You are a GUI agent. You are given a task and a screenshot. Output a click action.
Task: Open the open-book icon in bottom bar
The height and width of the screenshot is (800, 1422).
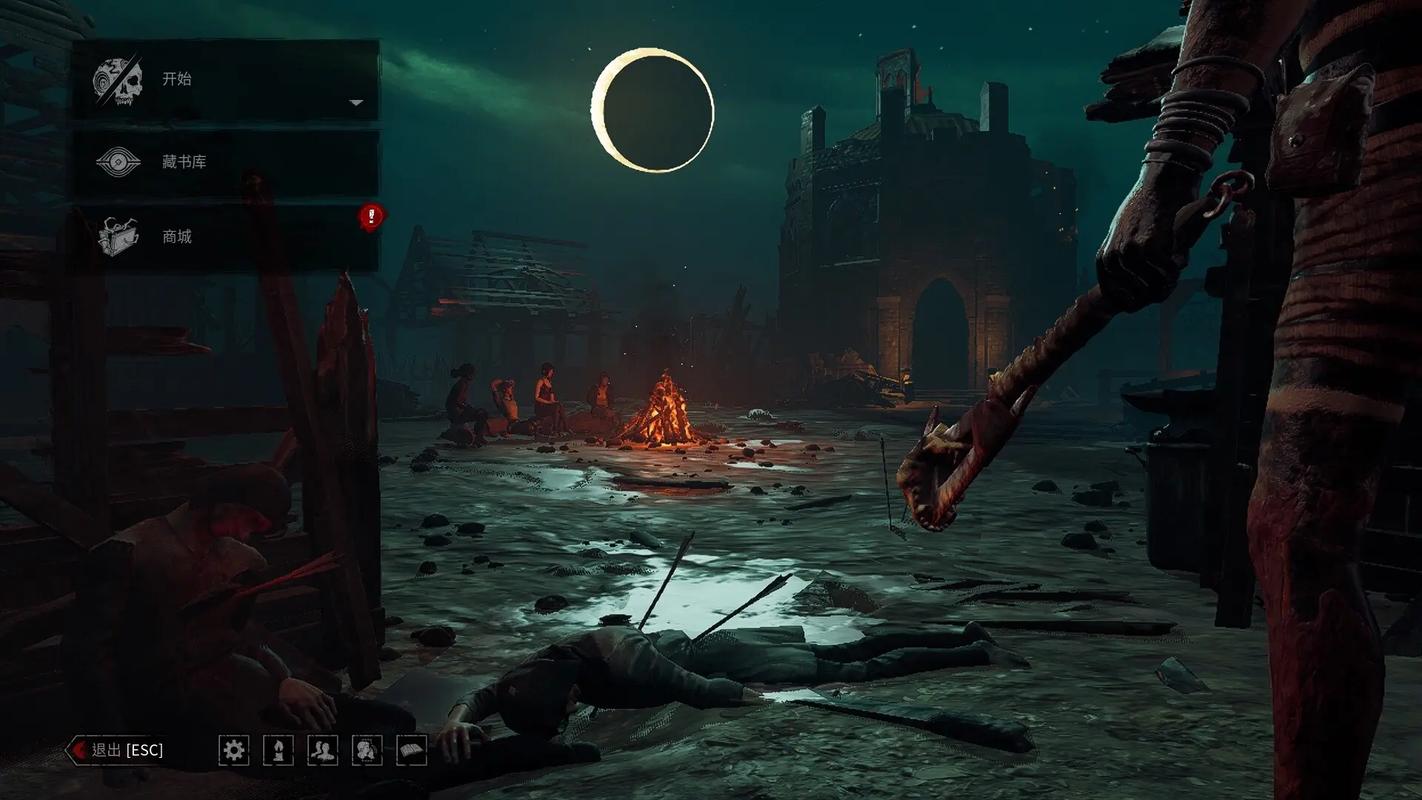pyautogui.click(x=411, y=750)
